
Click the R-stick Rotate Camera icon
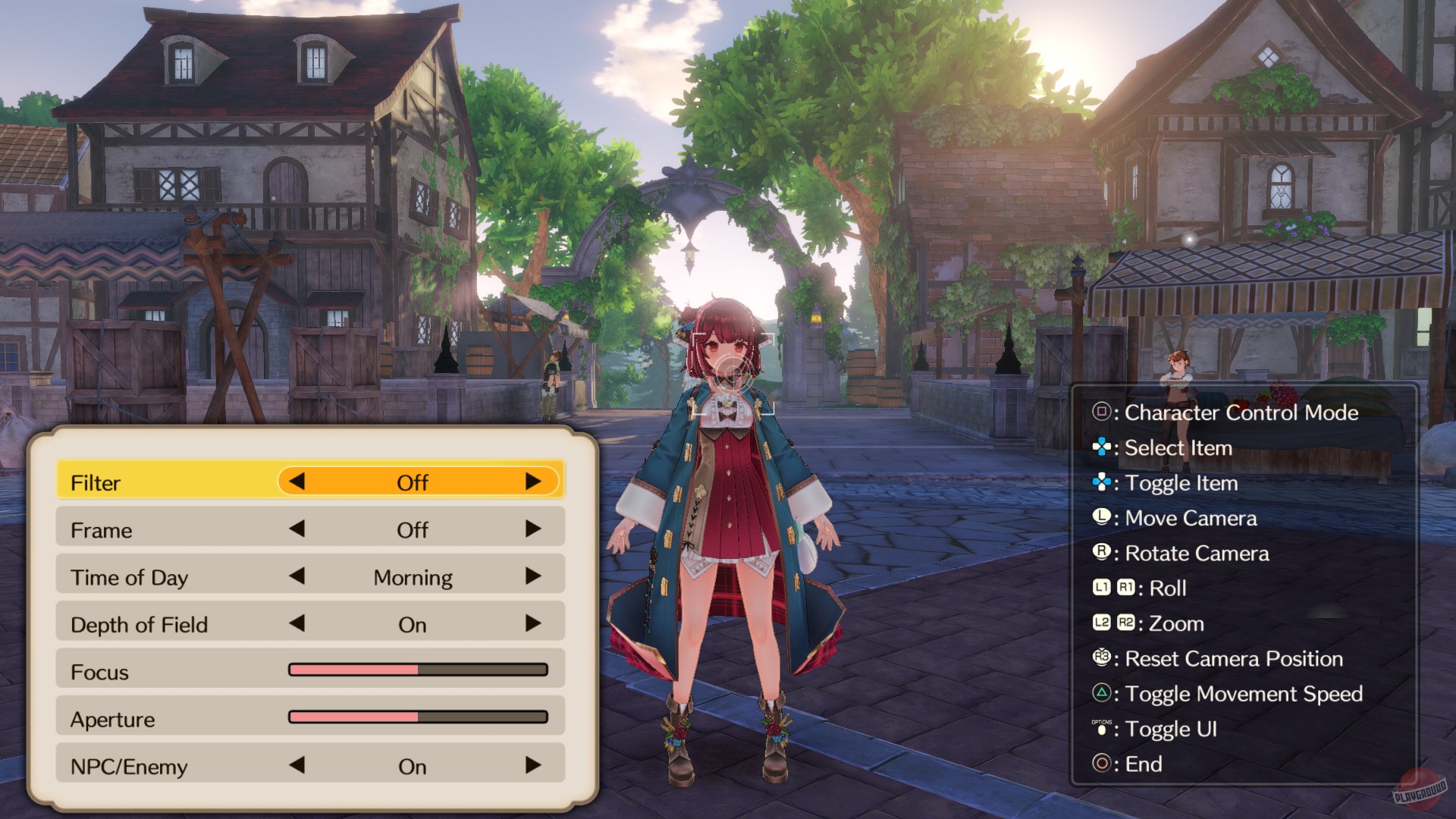pyautogui.click(x=1101, y=553)
